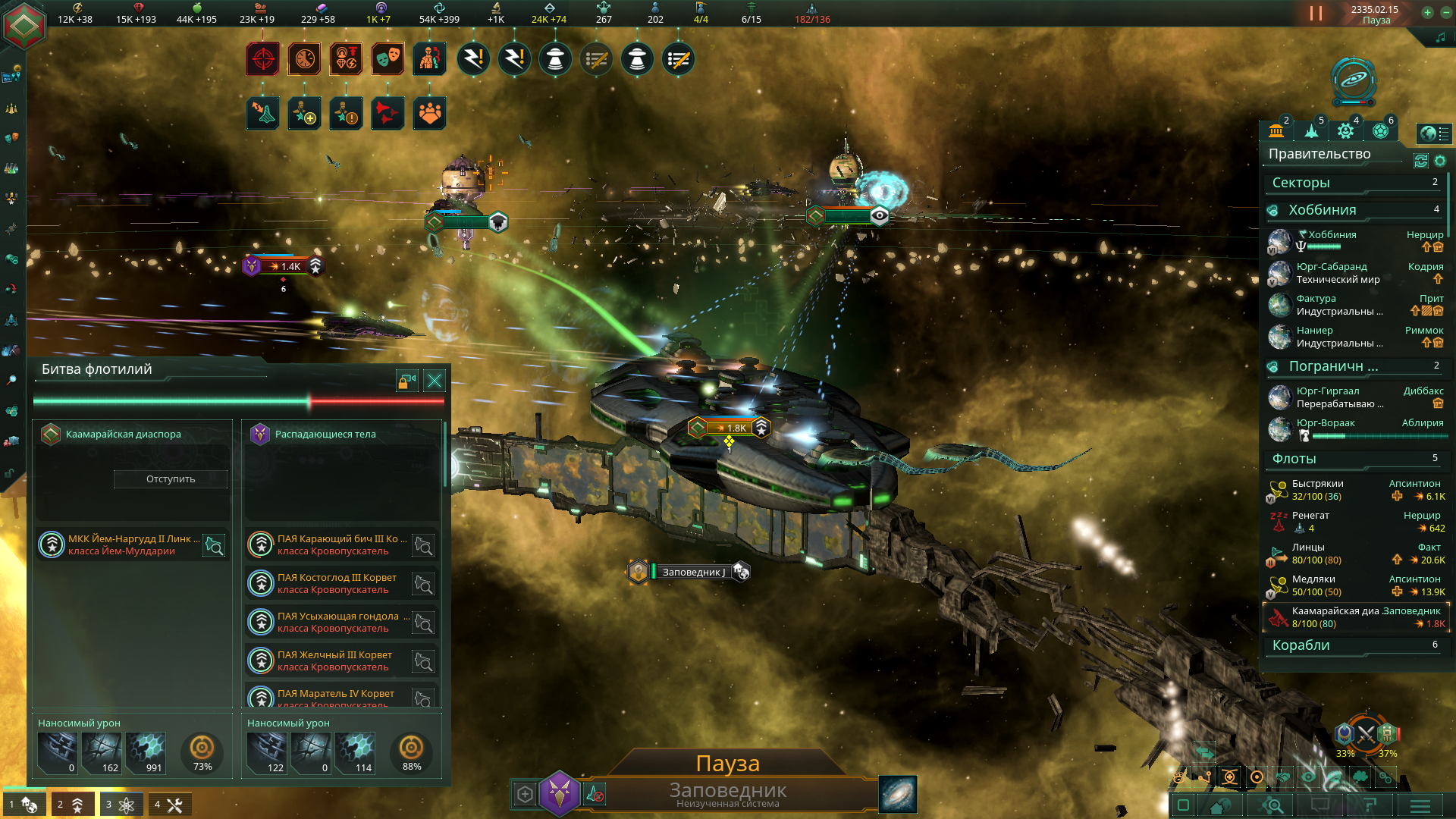Open the empire emblem government menu
The height and width of the screenshot is (819, 1456).
pyautogui.click(x=24, y=25)
